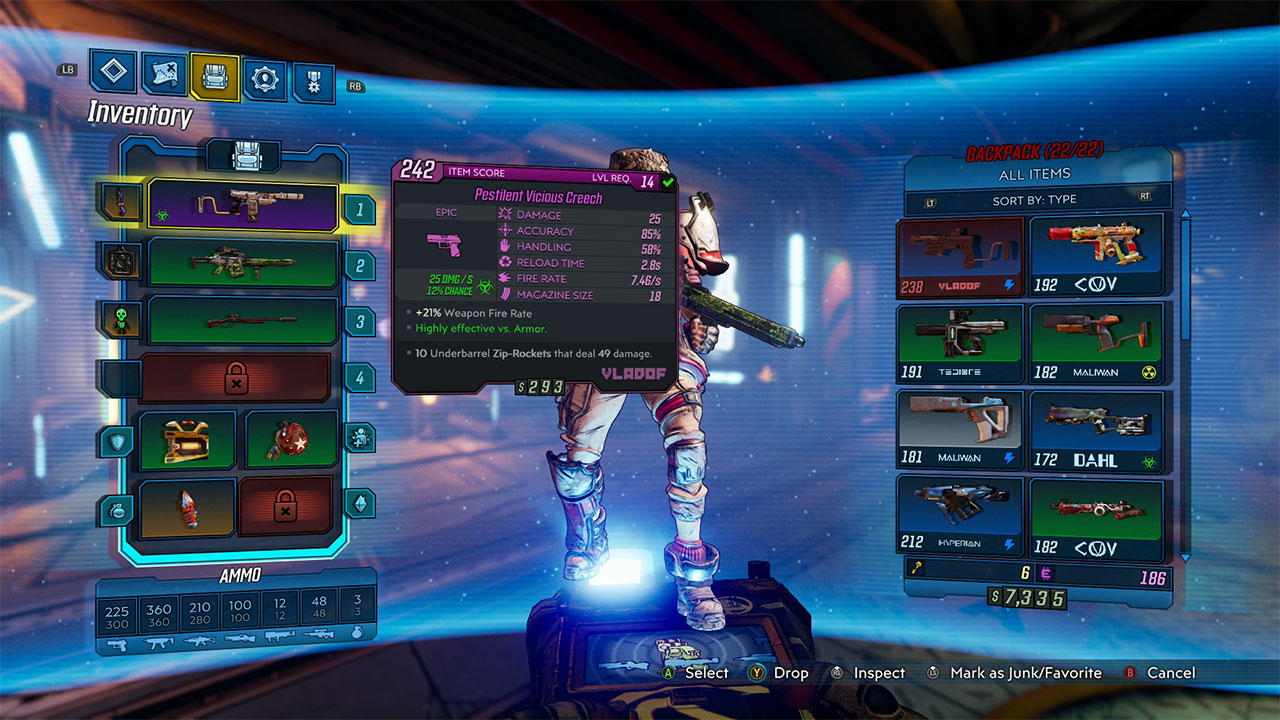This screenshot has height=720, width=1280.
Task: Select the Tediore 191 gun in backpack
Action: point(960,343)
